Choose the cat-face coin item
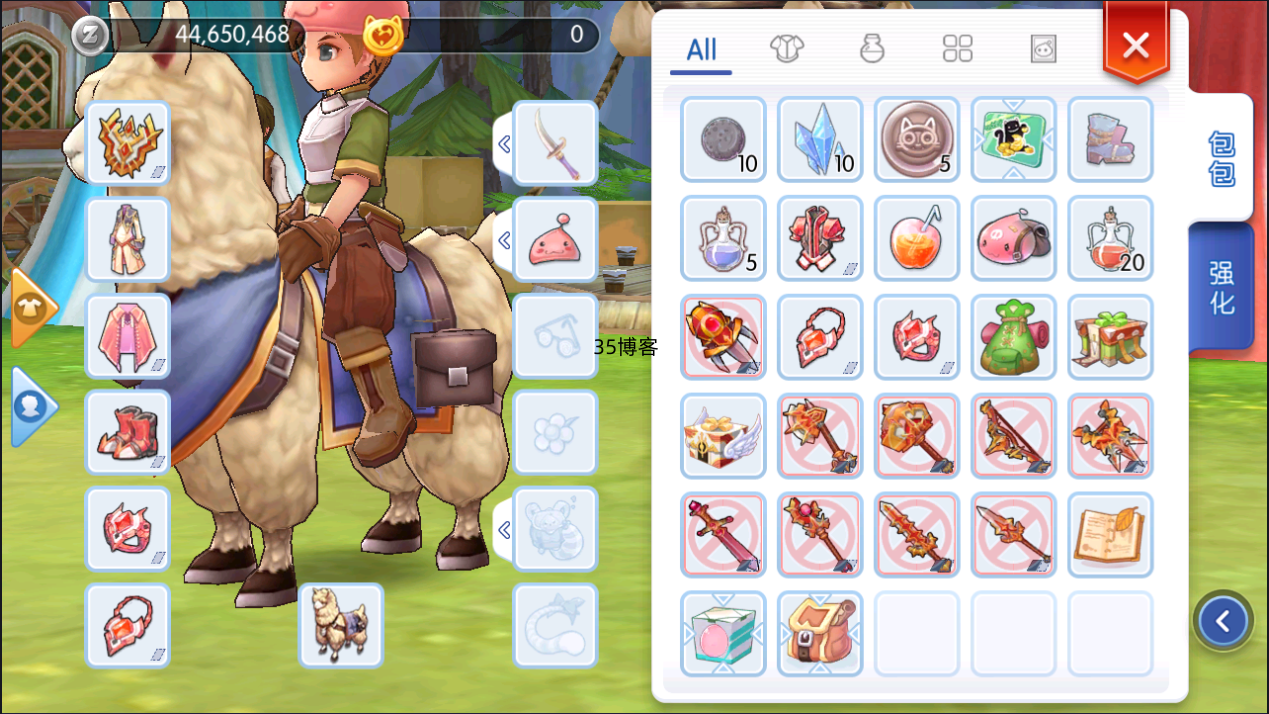Viewport: 1269px width, 714px height. click(917, 139)
